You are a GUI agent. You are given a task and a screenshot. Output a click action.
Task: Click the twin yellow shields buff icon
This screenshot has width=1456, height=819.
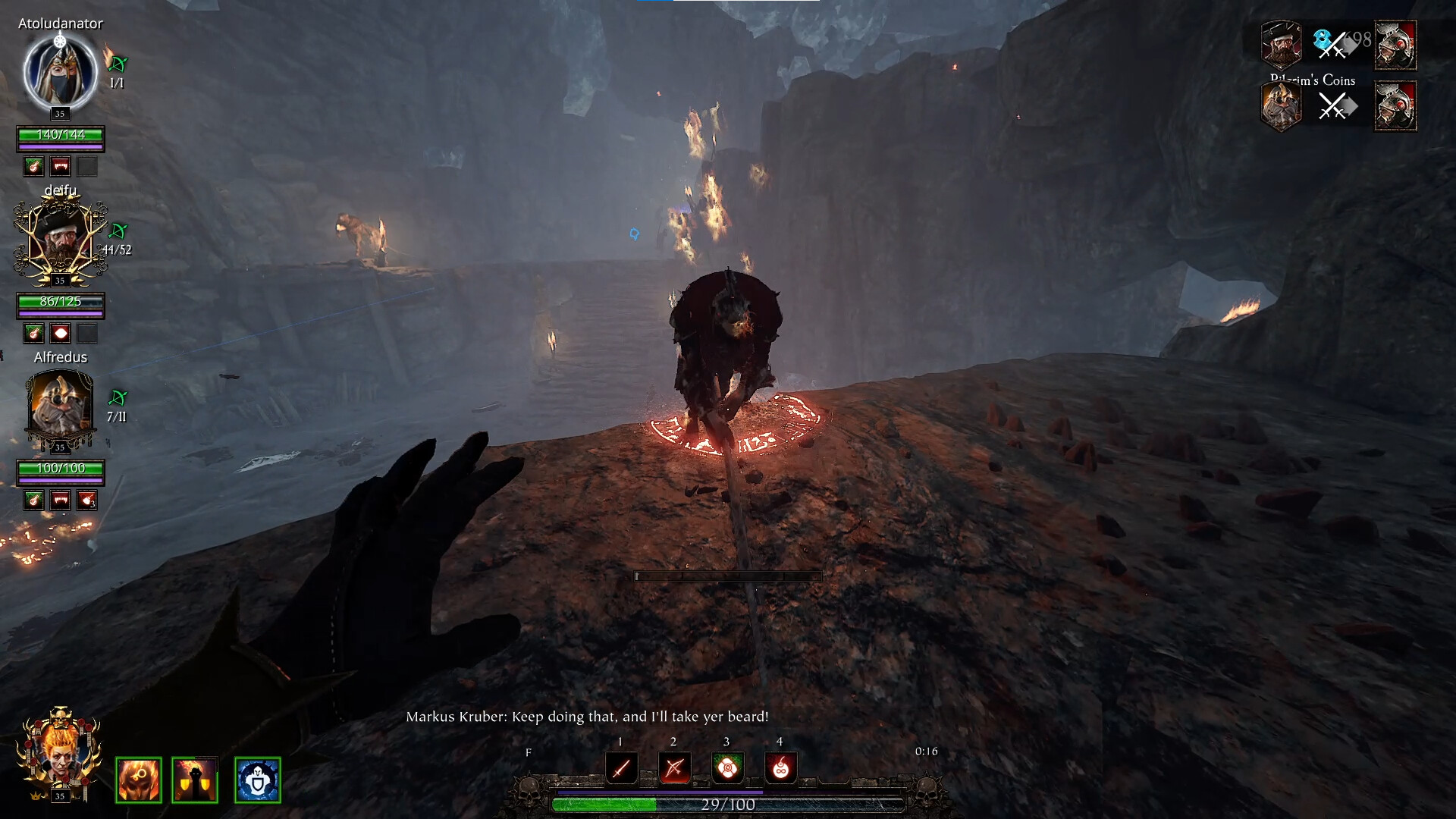[x=195, y=780]
